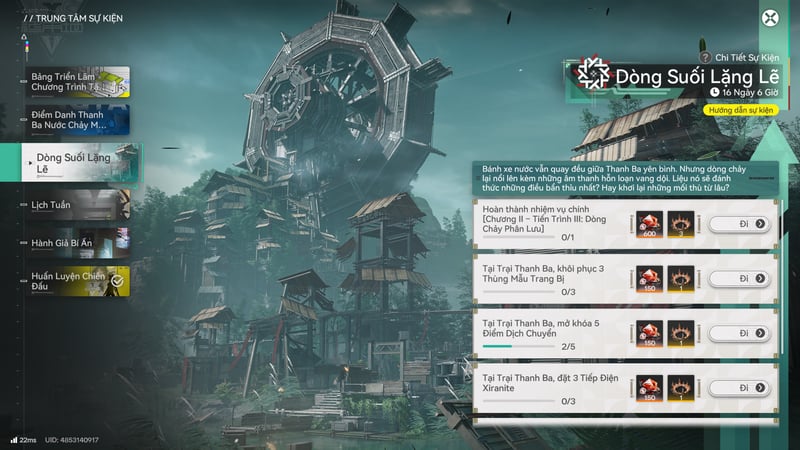The width and height of the screenshot is (800, 450).
Task: Click Đi for Điểm Dịch Chuyển task
Action: coord(742,333)
